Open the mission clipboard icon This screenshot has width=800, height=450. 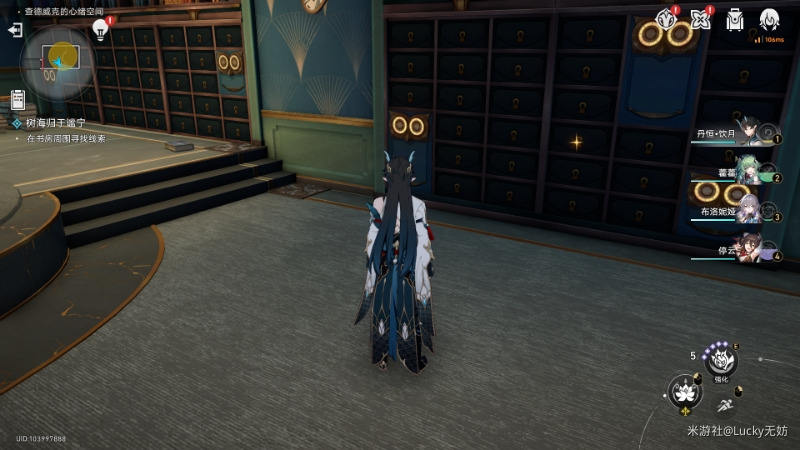(x=18, y=99)
